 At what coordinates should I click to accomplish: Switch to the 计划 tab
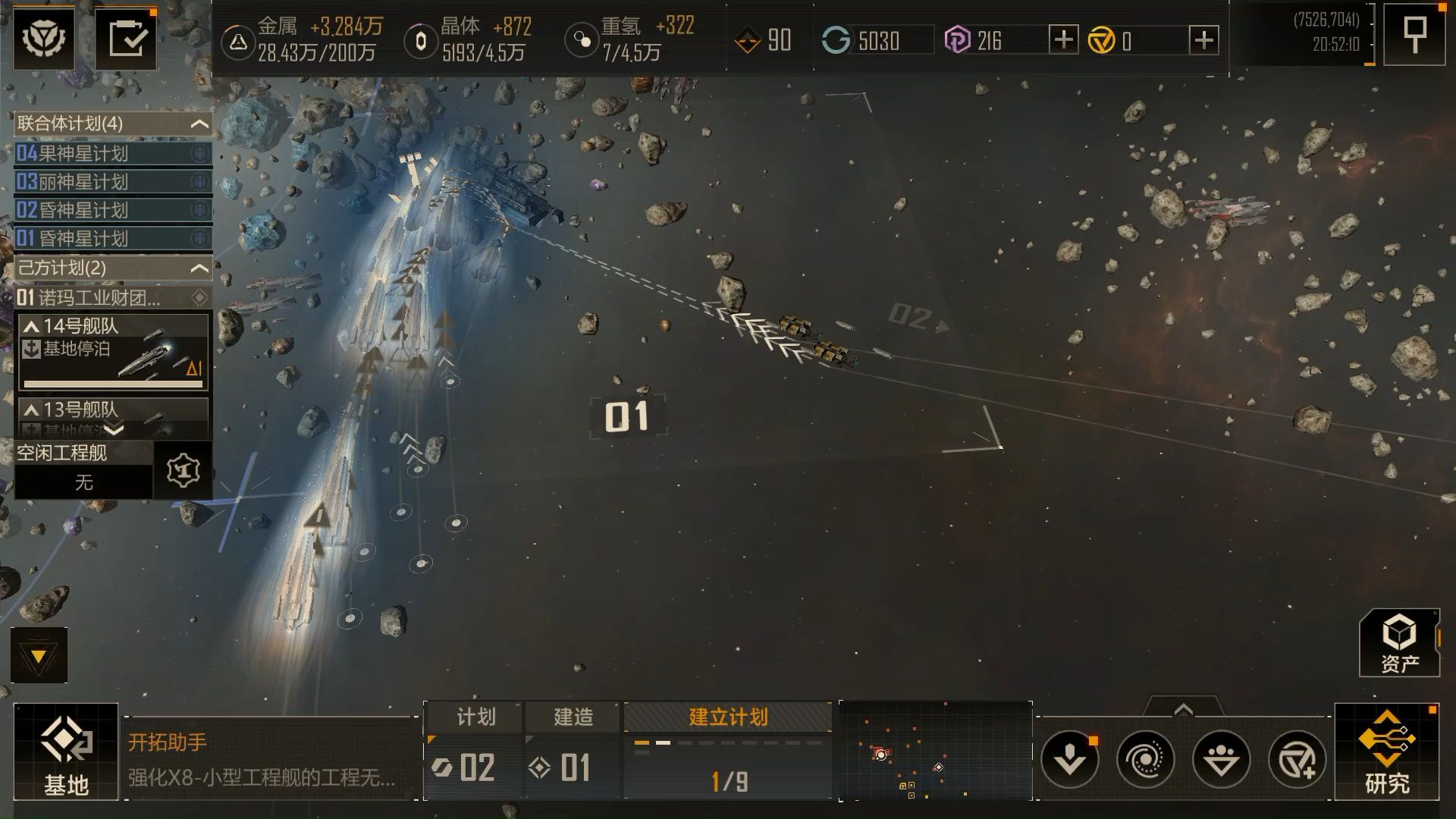pos(475,717)
